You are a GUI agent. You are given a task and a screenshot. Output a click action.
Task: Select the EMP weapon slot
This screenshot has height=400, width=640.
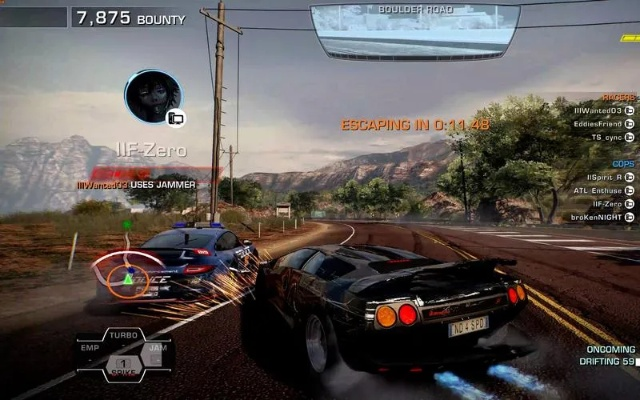(91, 349)
